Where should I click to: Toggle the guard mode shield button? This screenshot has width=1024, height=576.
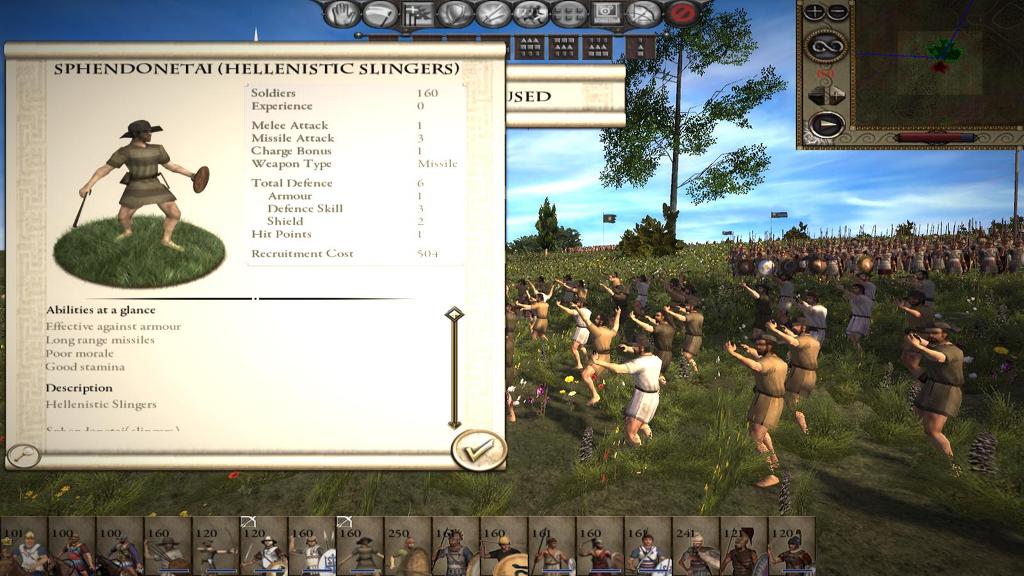pyautogui.click(x=455, y=14)
